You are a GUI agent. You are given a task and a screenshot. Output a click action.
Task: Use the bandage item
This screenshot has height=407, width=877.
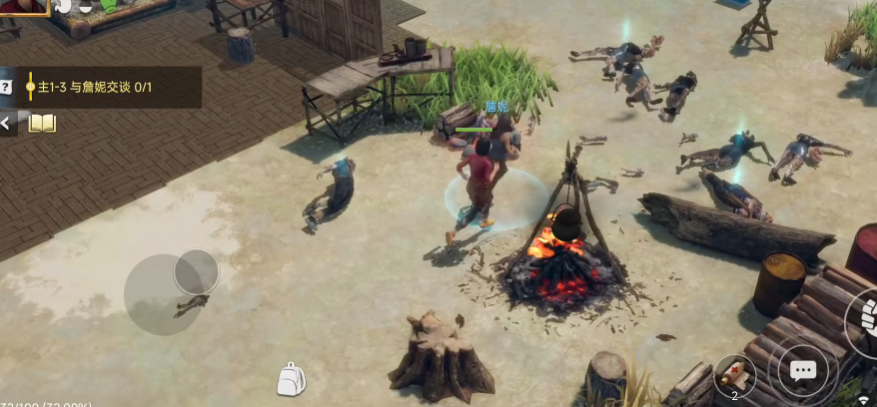click(x=735, y=375)
